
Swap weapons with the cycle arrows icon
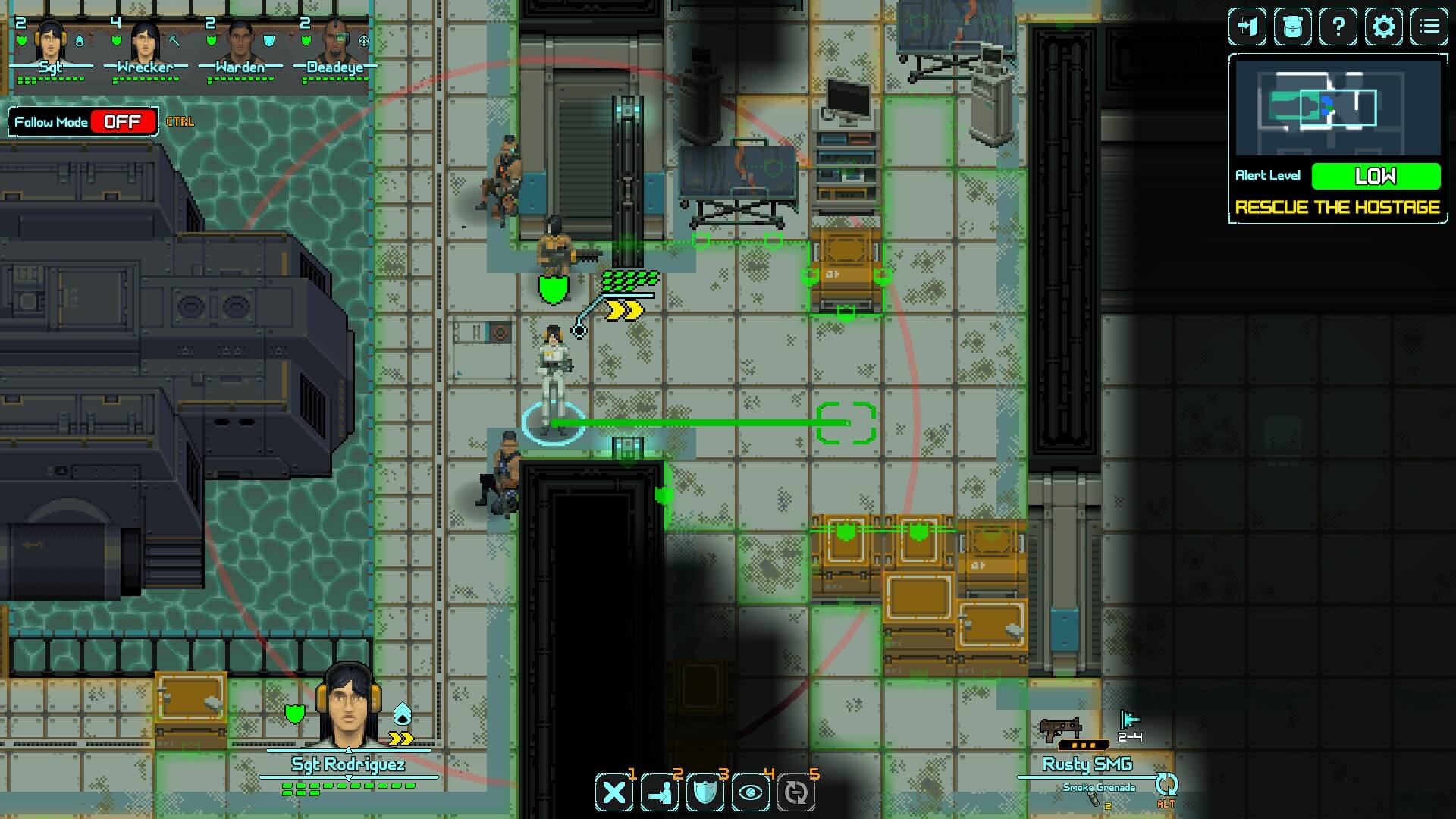(x=1166, y=785)
